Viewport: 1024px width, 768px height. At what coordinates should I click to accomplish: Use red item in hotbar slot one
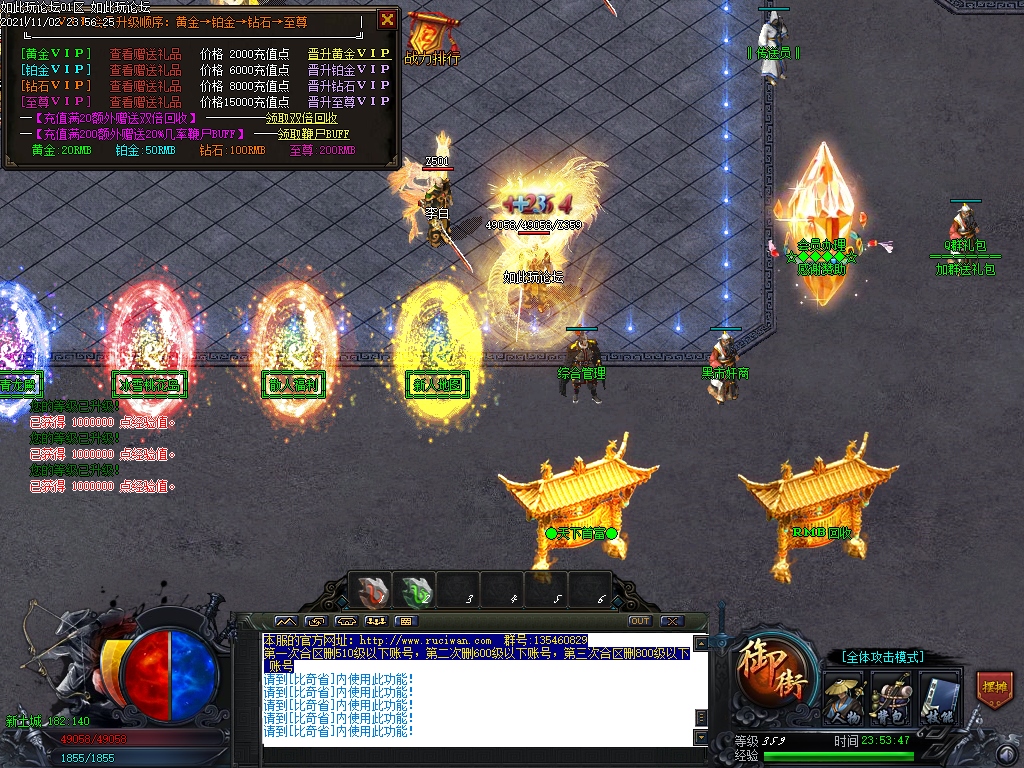(x=373, y=593)
